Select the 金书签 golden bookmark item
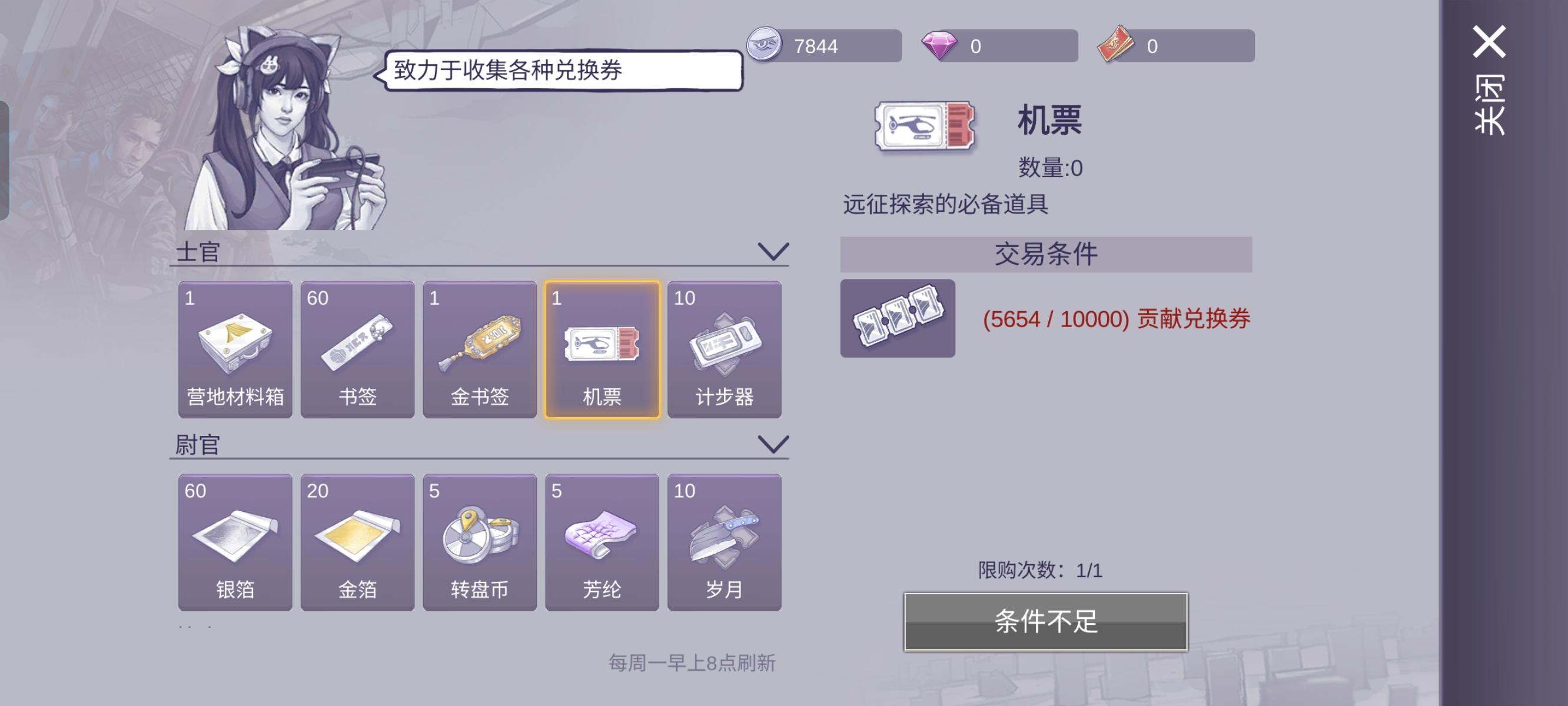 click(480, 350)
